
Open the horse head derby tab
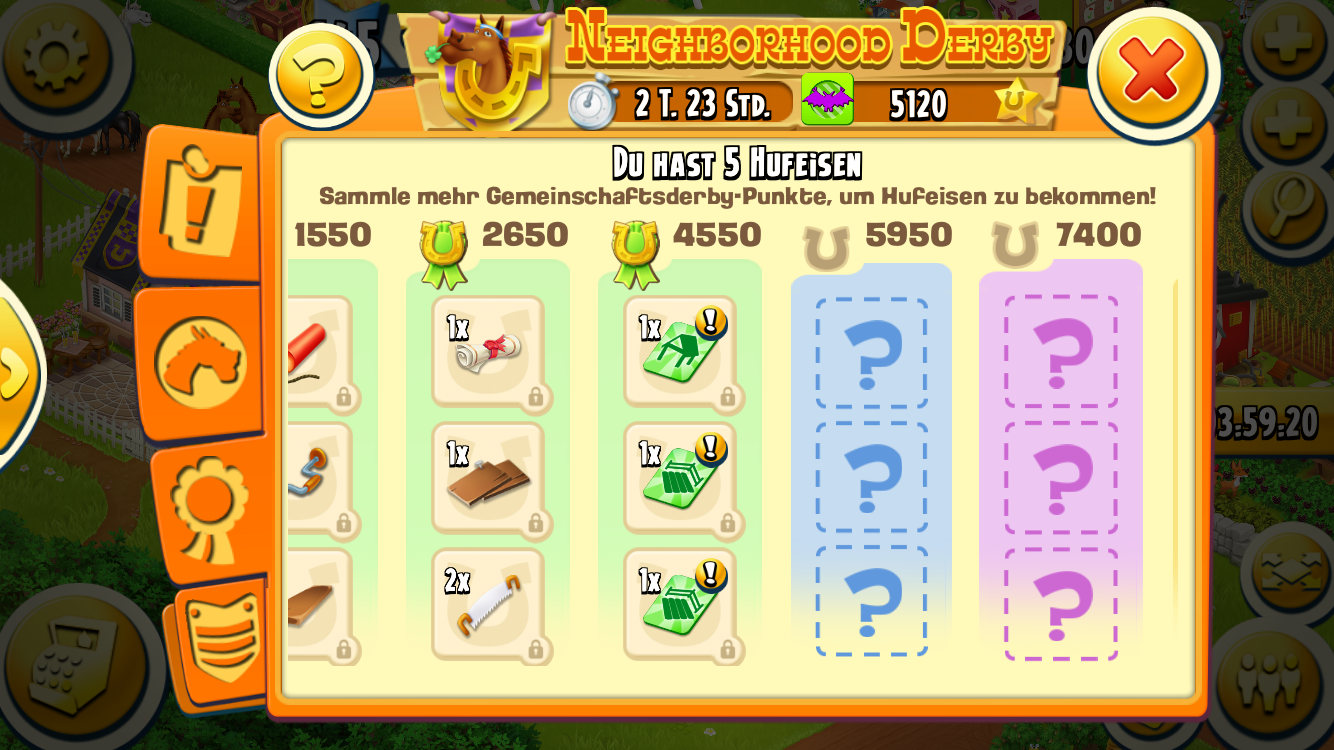(201, 362)
